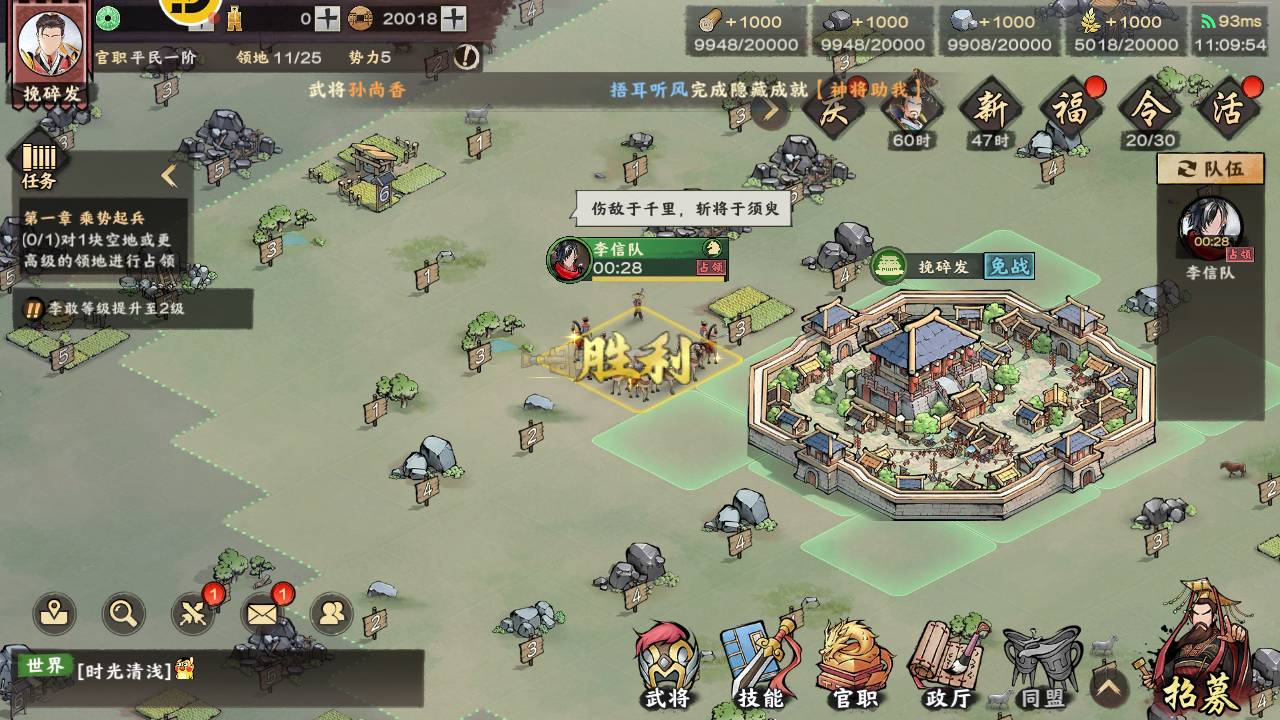Open the exclamation mark info button
The height and width of the screenshot is (720, 1280).
coord(466,57)
